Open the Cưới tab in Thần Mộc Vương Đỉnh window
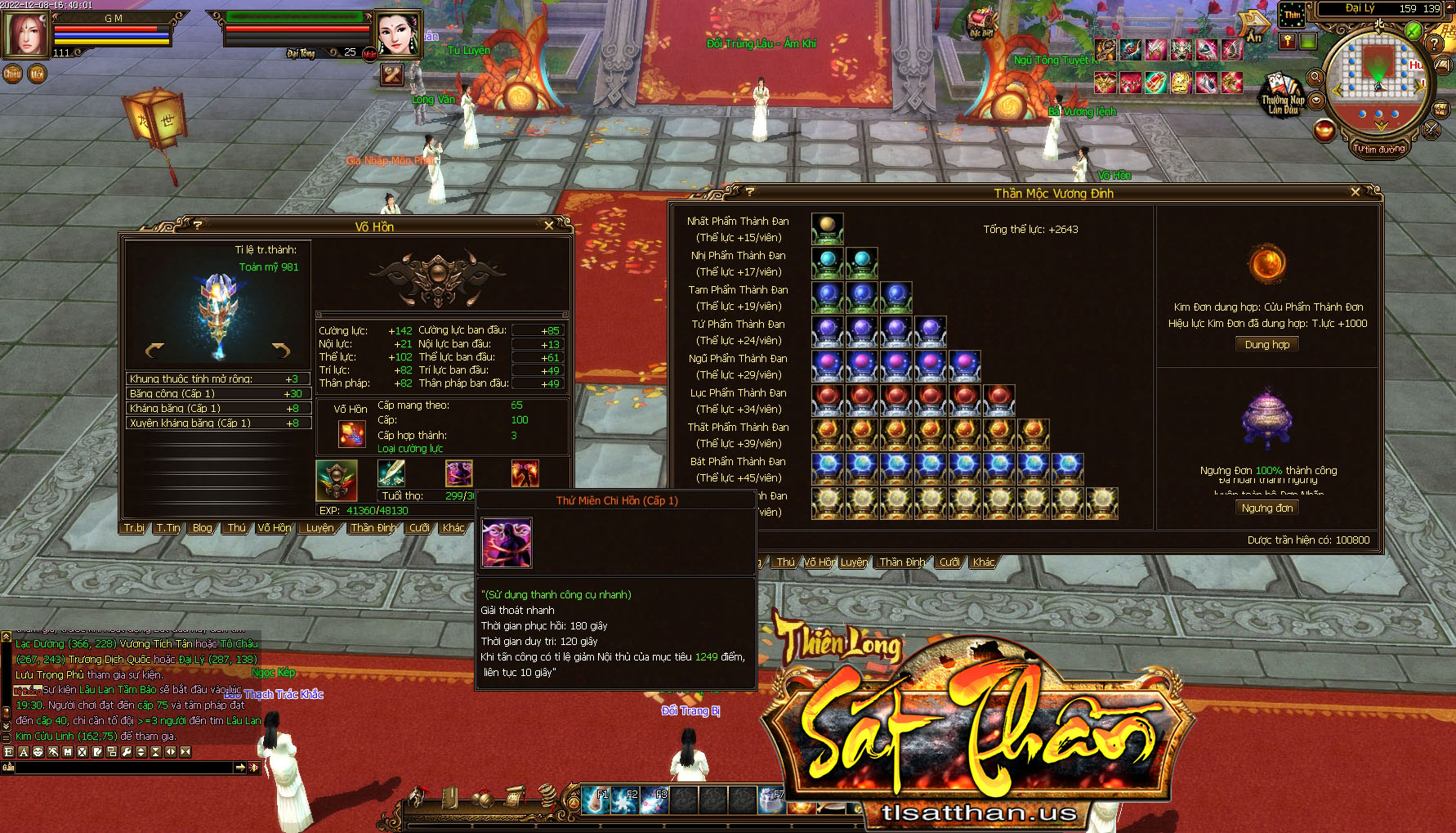1456x833 pixels. coord(949,562)
